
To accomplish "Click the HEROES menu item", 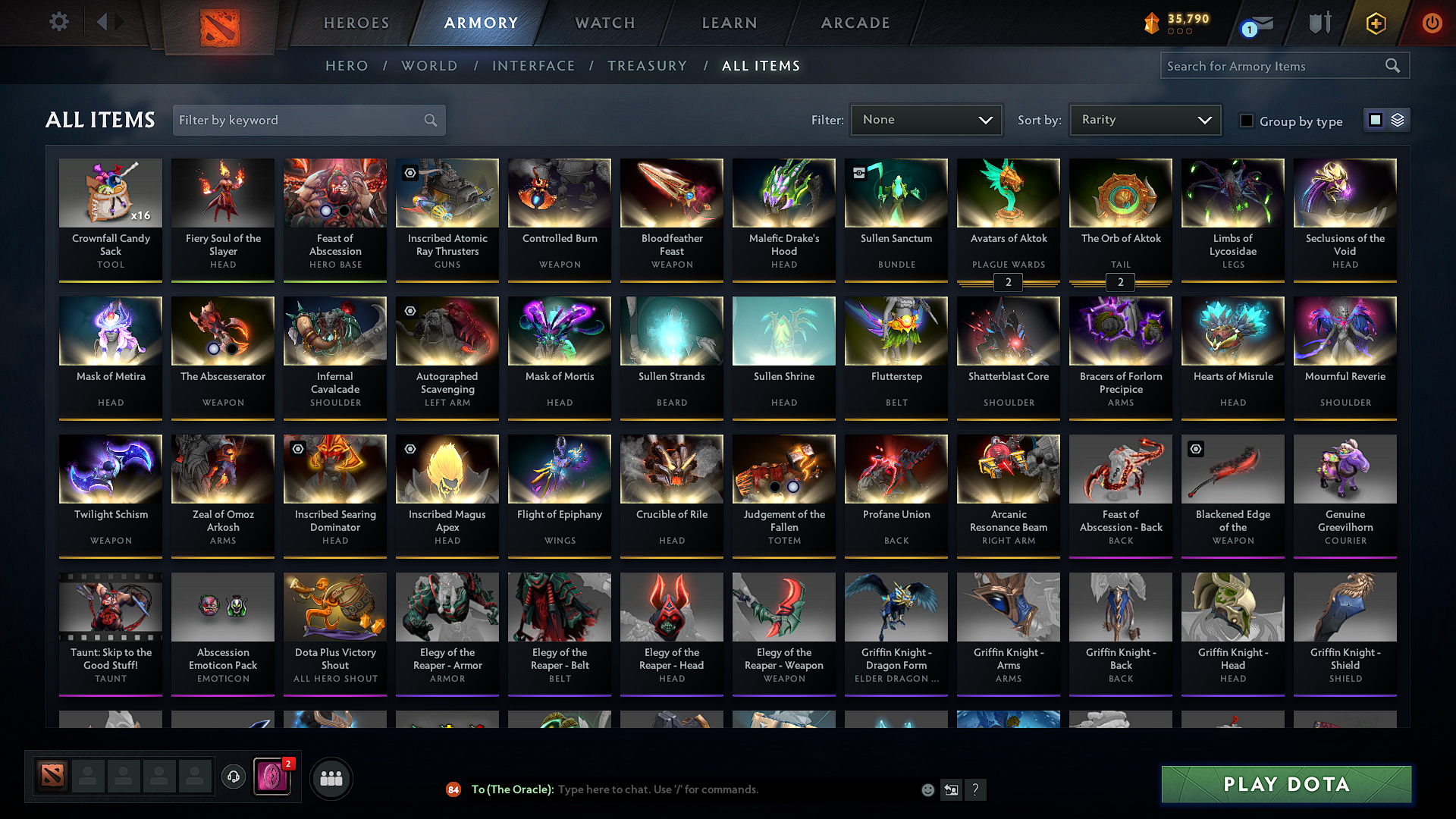I will 356,23.
